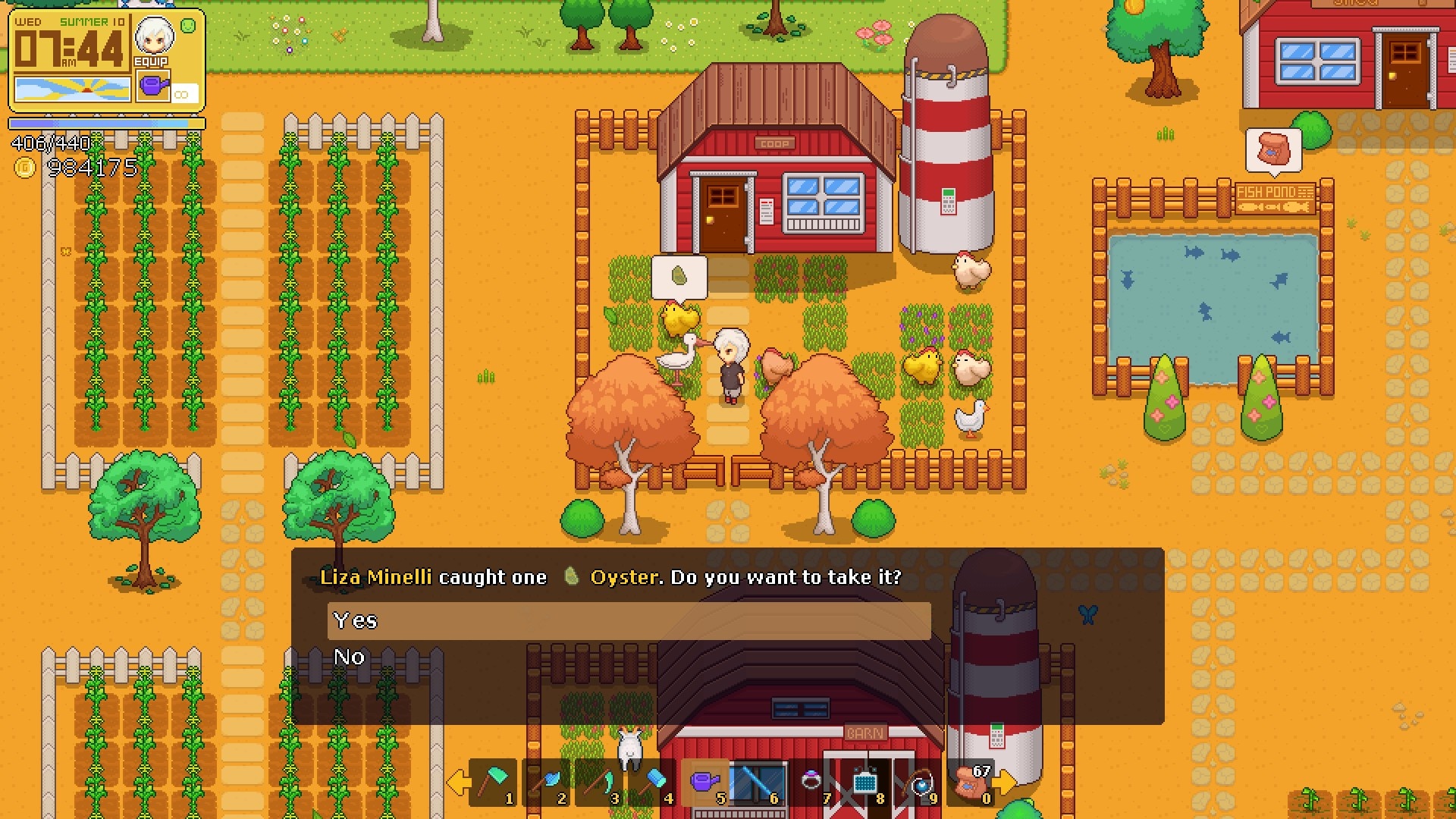This screenshot has height=819, width=1456.
Task: Click the hotbar's right yellow arrow
Action: click(x=1006, y=782)
